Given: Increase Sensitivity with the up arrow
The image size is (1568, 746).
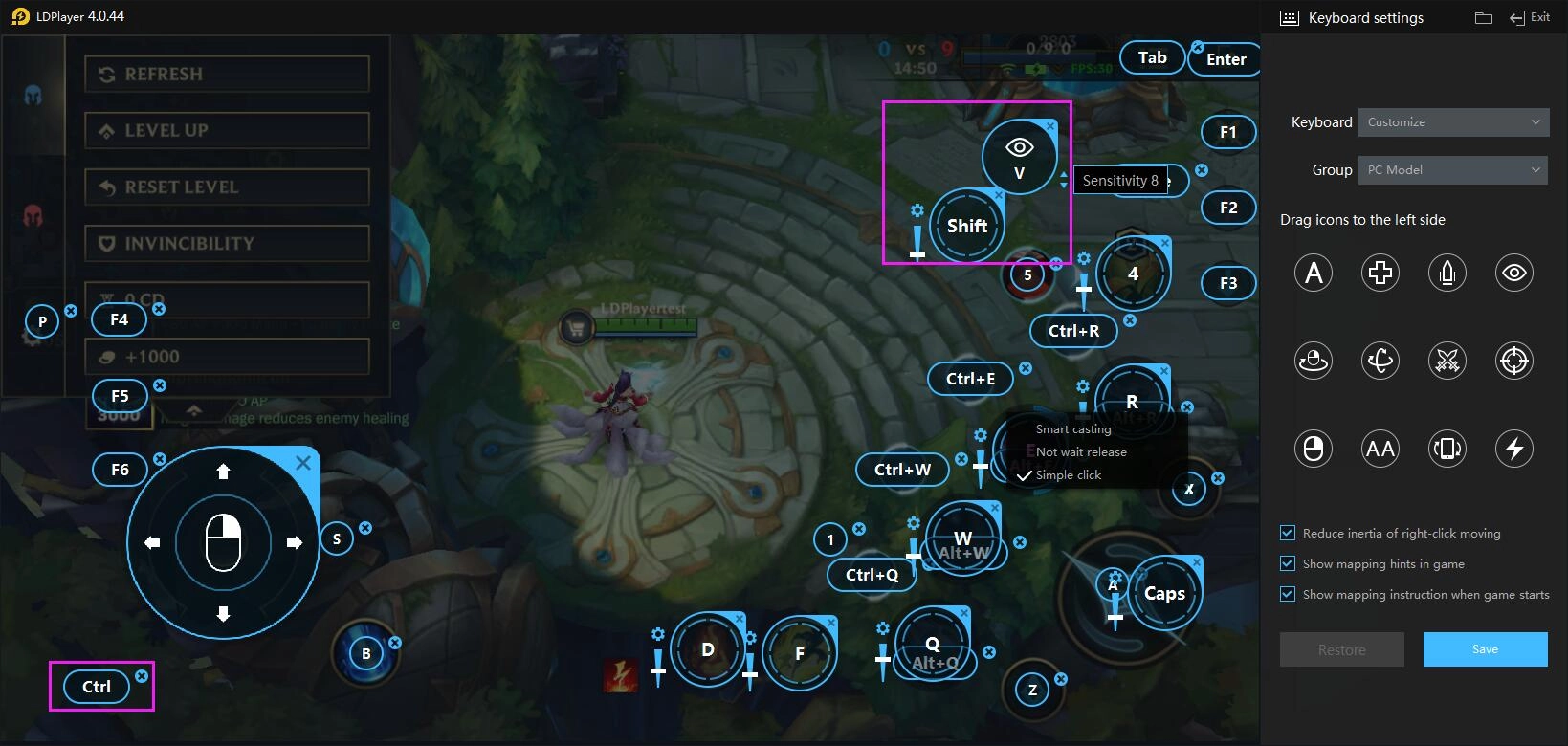Looking at the screenshot, I should (x=1064, y=174).
